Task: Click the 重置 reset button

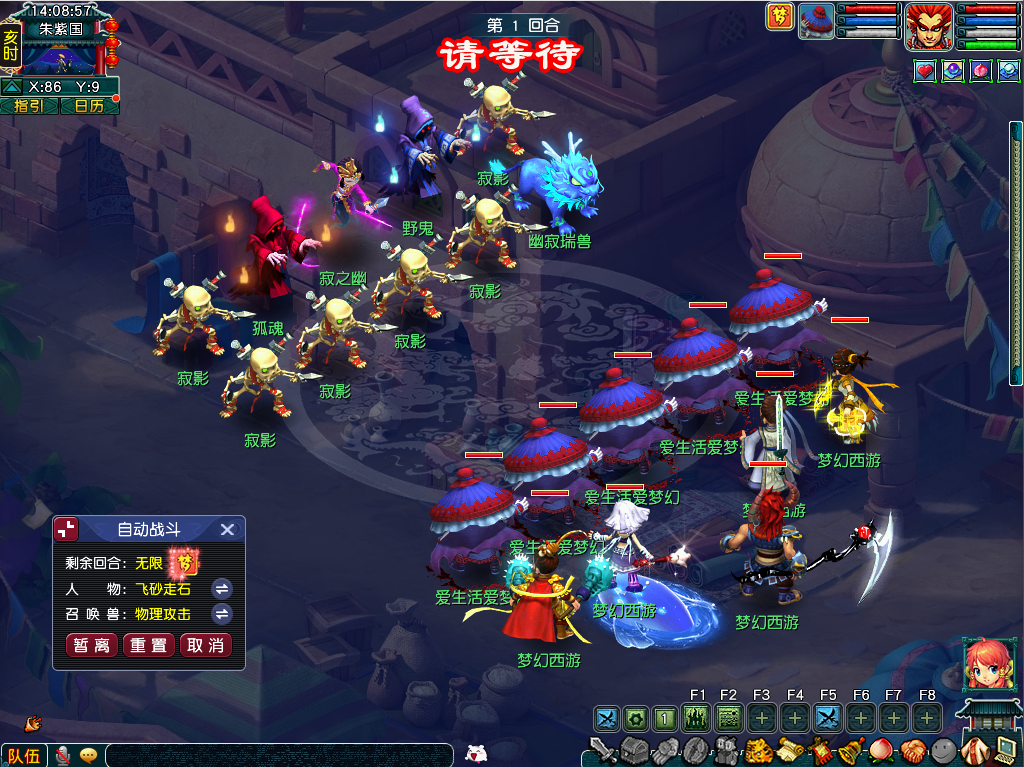Action: [148, 645]
